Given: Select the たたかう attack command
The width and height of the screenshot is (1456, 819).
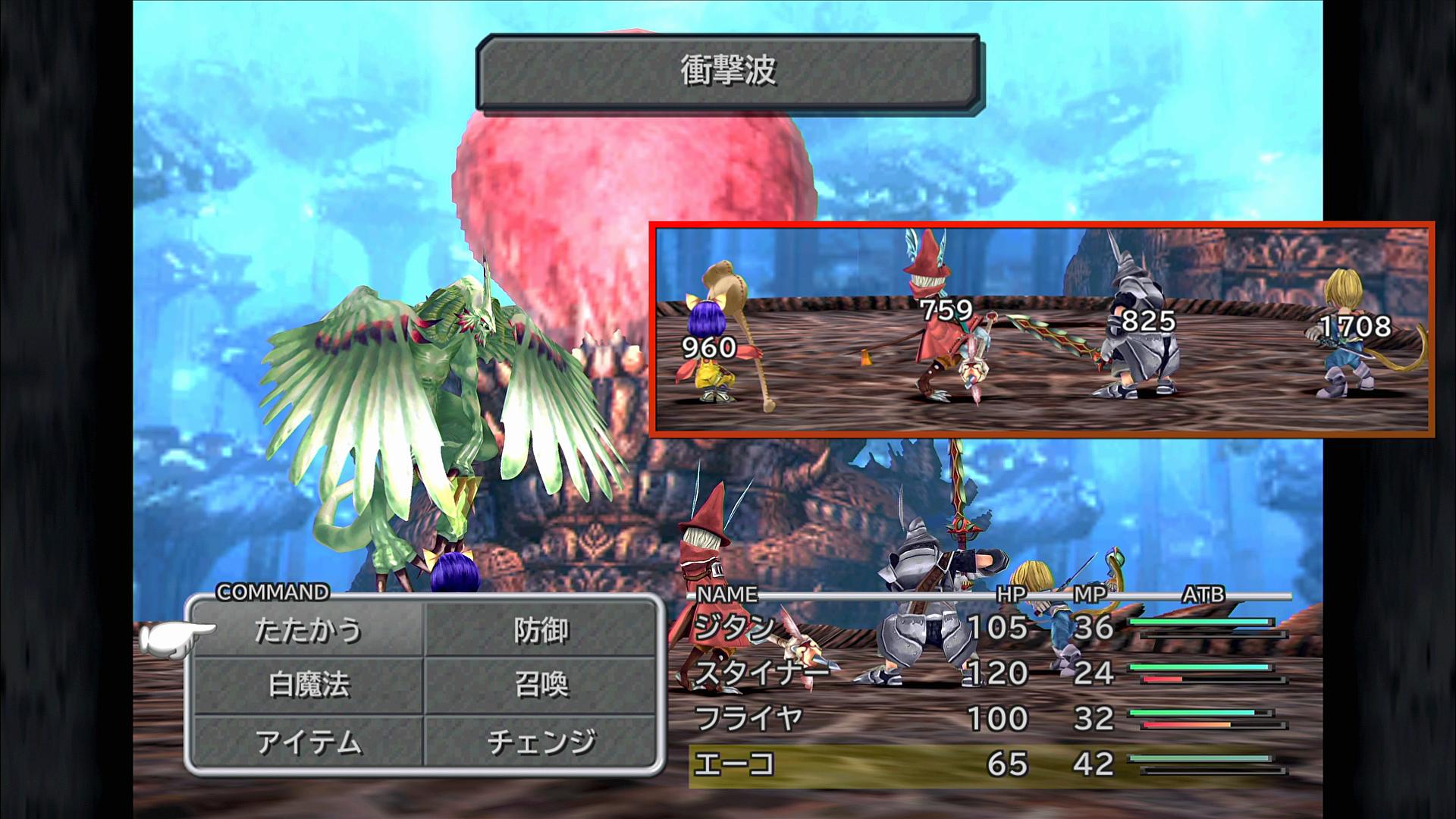Looking at the screenshot, I should tap(308, 630).
